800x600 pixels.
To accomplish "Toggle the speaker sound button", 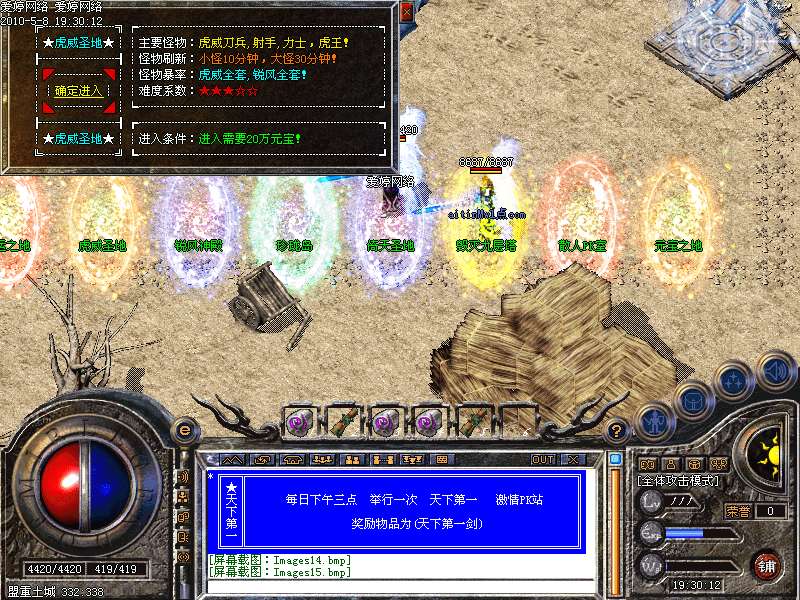I will pyautogui.click(x=775, y=369).
